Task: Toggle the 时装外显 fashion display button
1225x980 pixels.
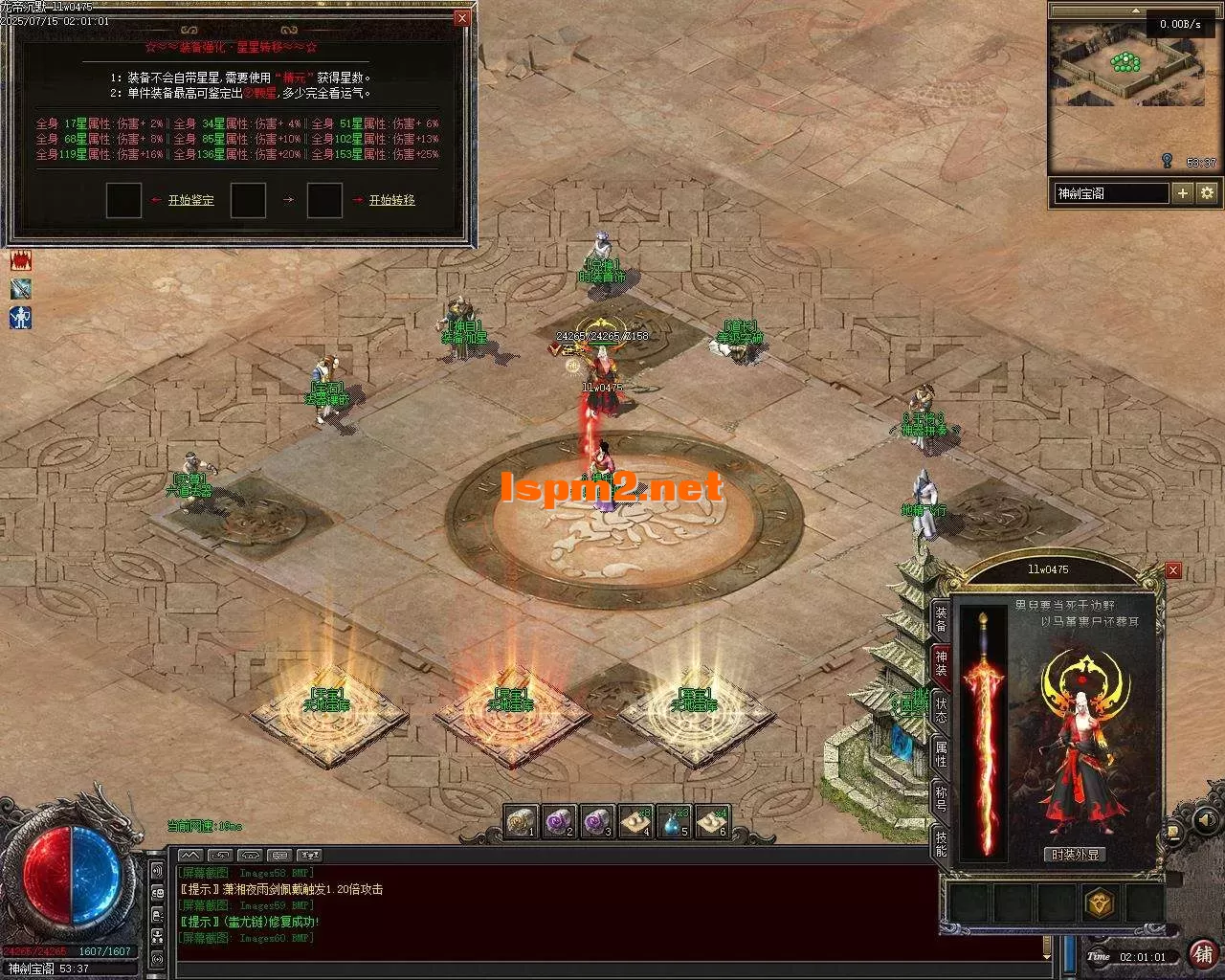Action: (1076, 855)
